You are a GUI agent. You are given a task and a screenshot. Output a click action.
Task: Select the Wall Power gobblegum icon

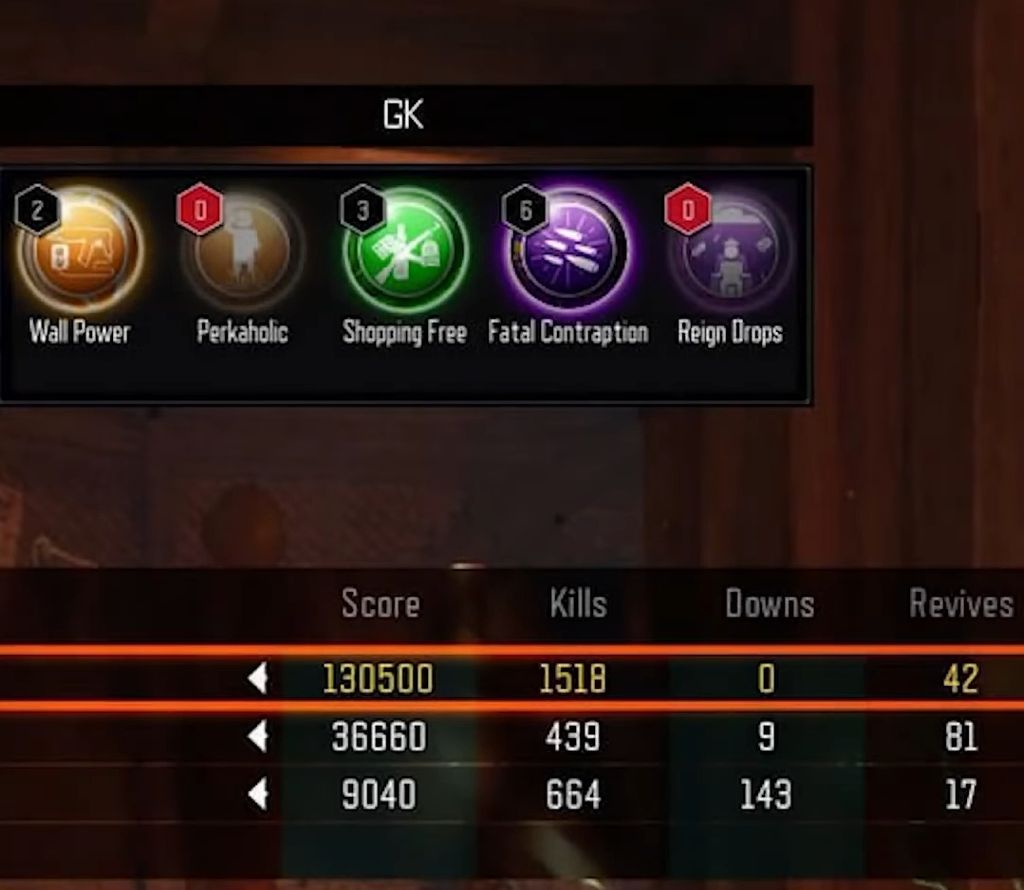(80, 249)
